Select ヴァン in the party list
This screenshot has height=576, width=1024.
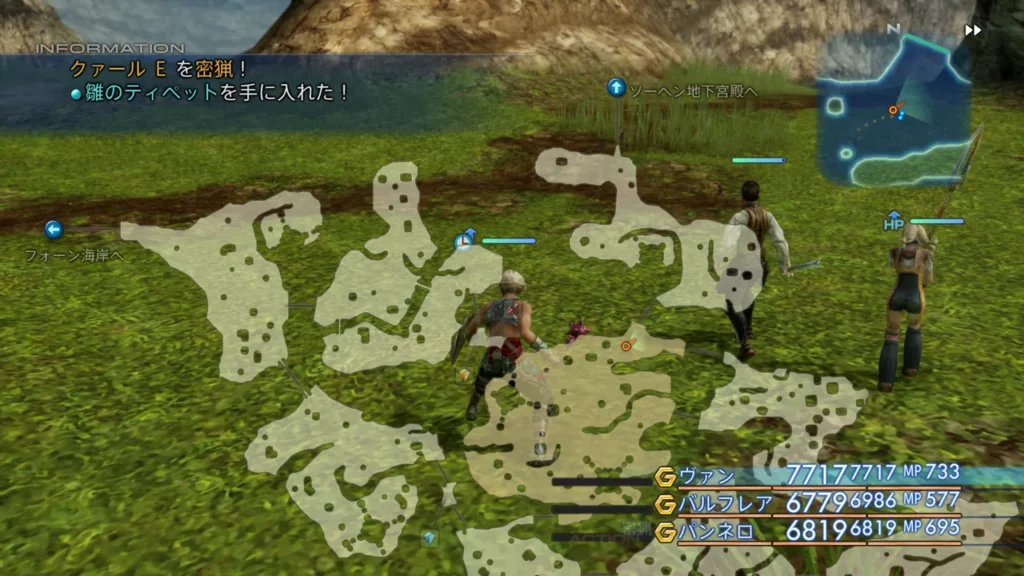tap(707, 475)
